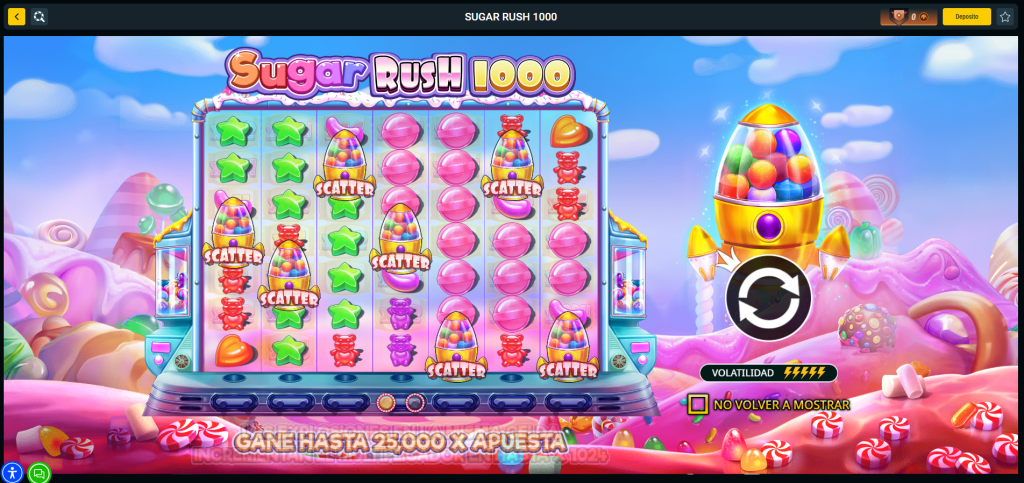Go back with the yellow arrow button
The width and height of the screenshot is (1024, 483).
click(x=16, y=17)
